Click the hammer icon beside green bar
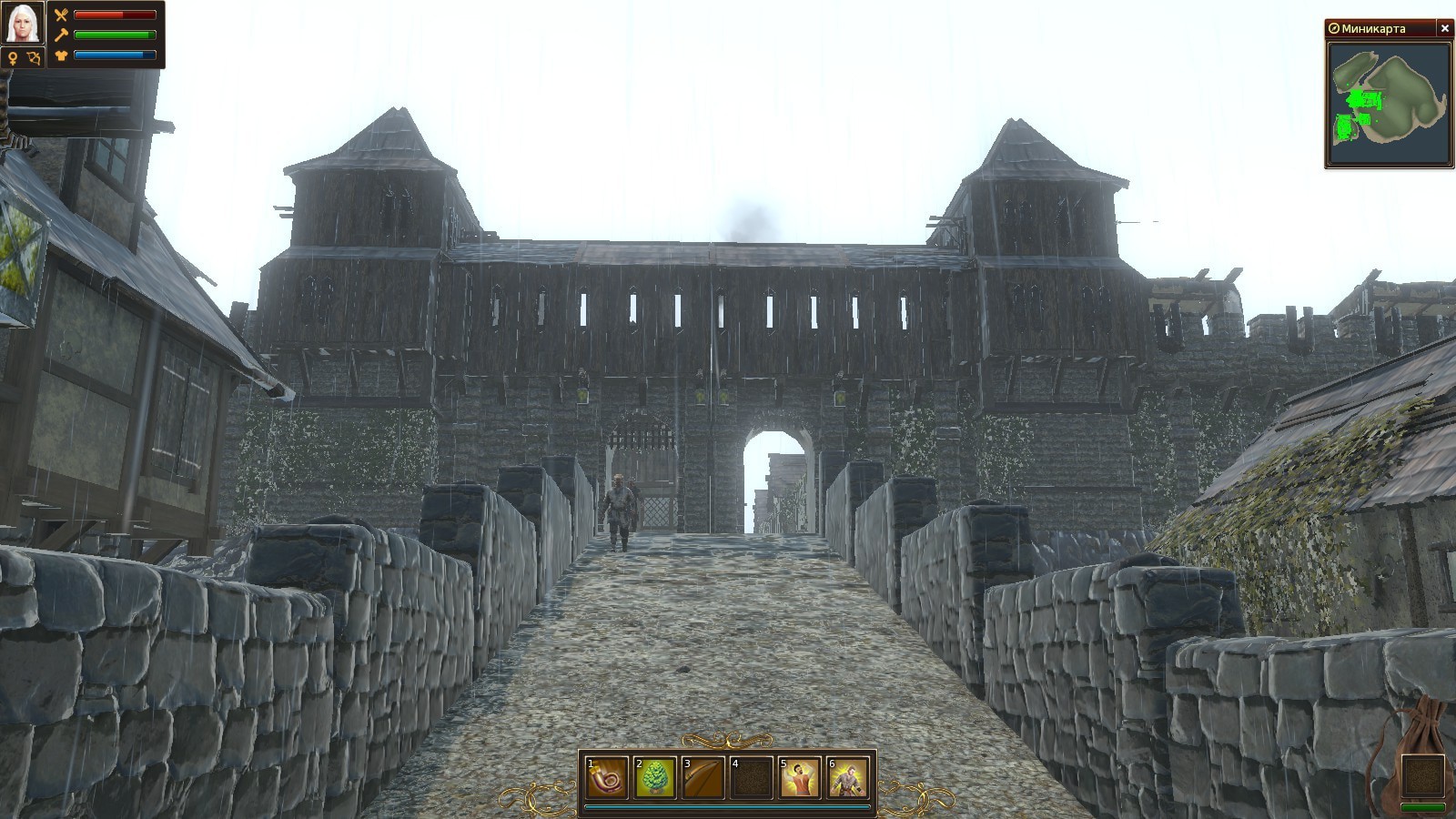 tap(61, 35)
